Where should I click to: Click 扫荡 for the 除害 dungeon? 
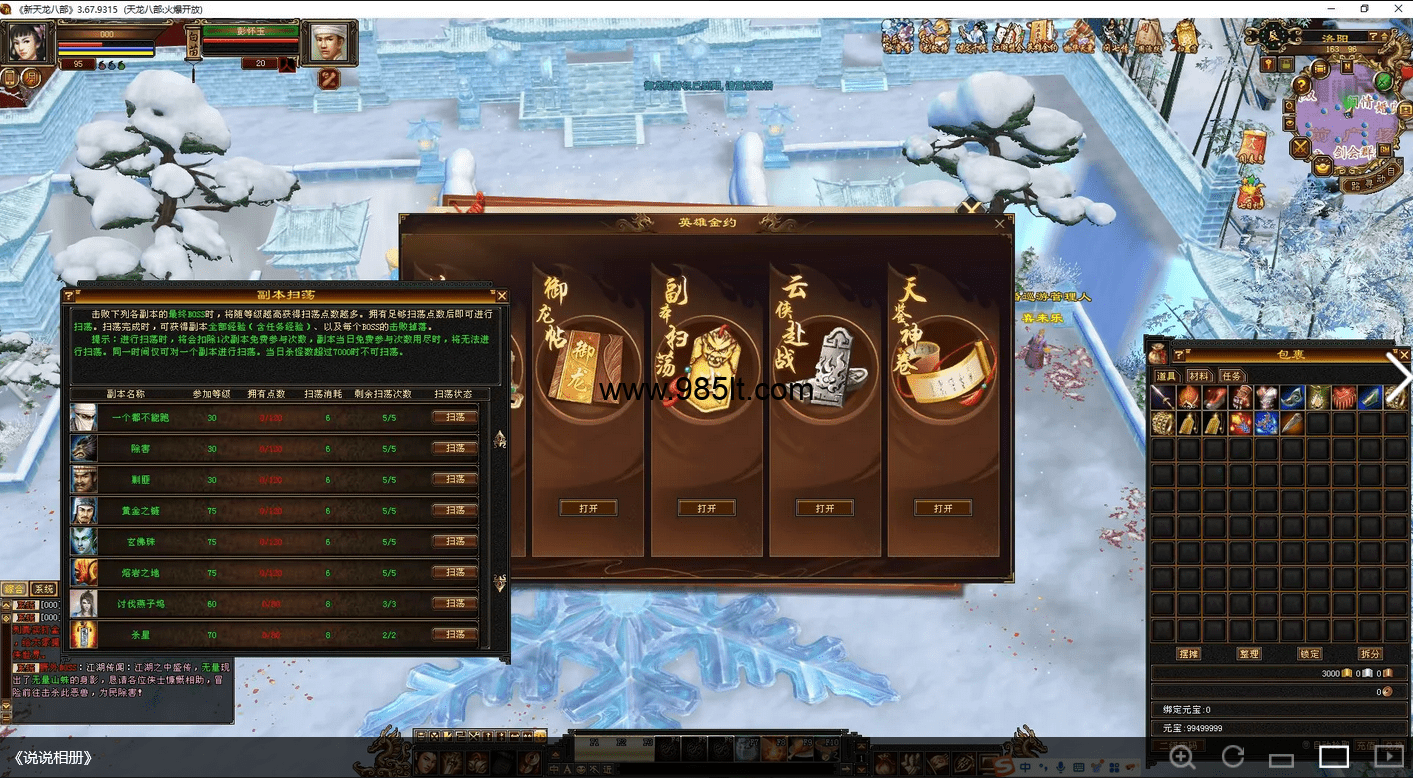[455, 448]
